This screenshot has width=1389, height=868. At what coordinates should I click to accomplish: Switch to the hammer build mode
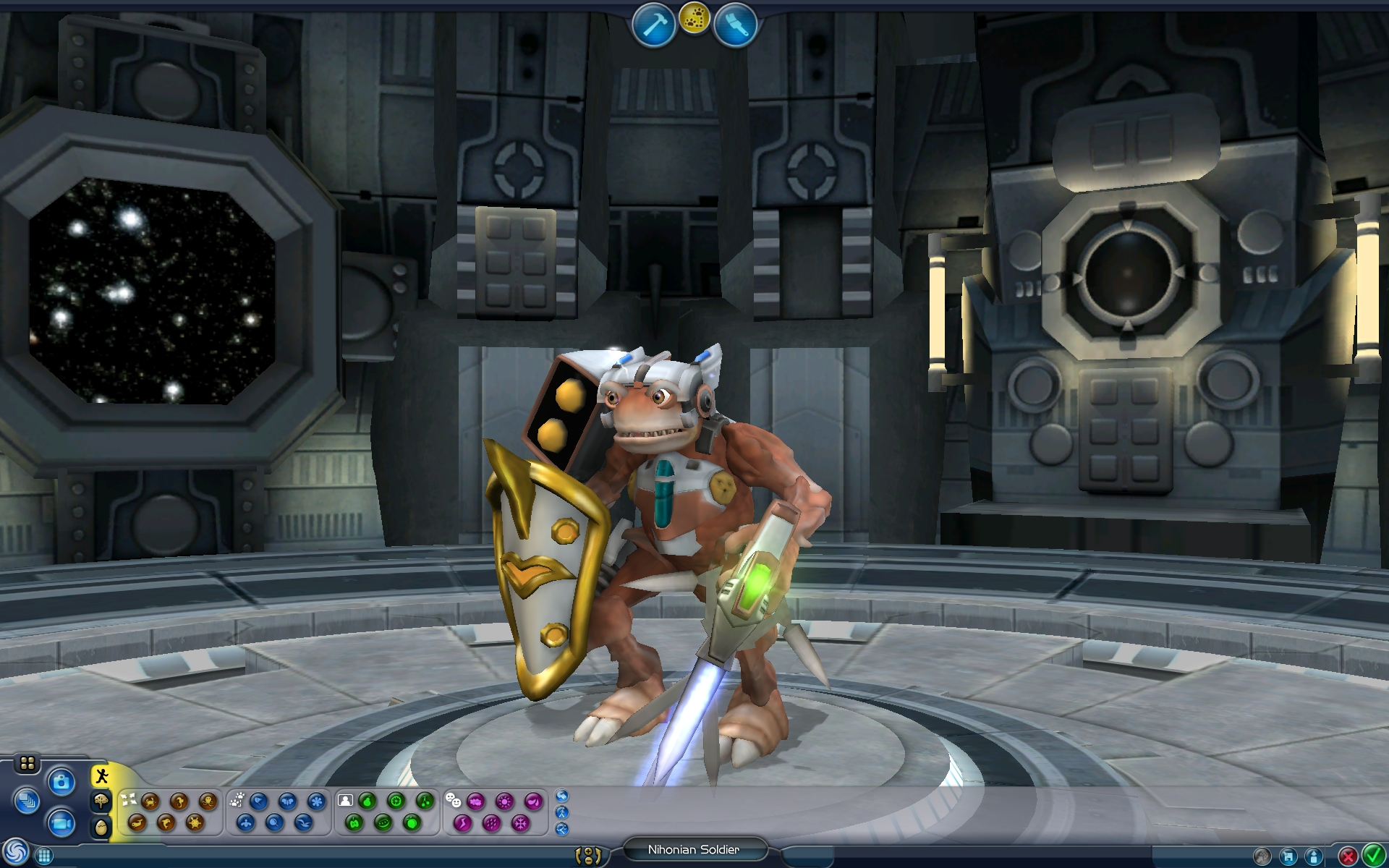(653, 25)
